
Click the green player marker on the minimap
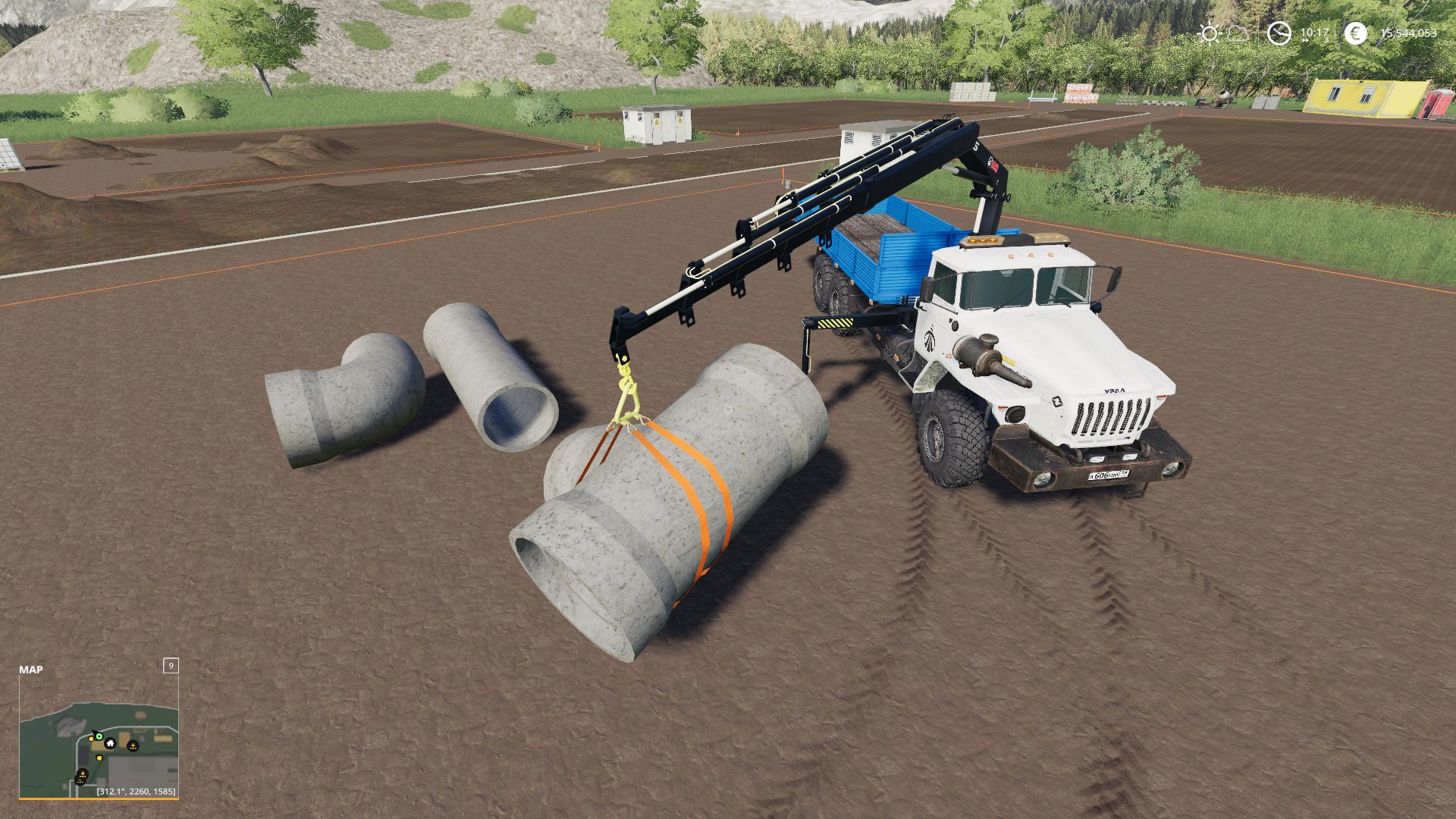pyautogui.click(x=99, y=736)
